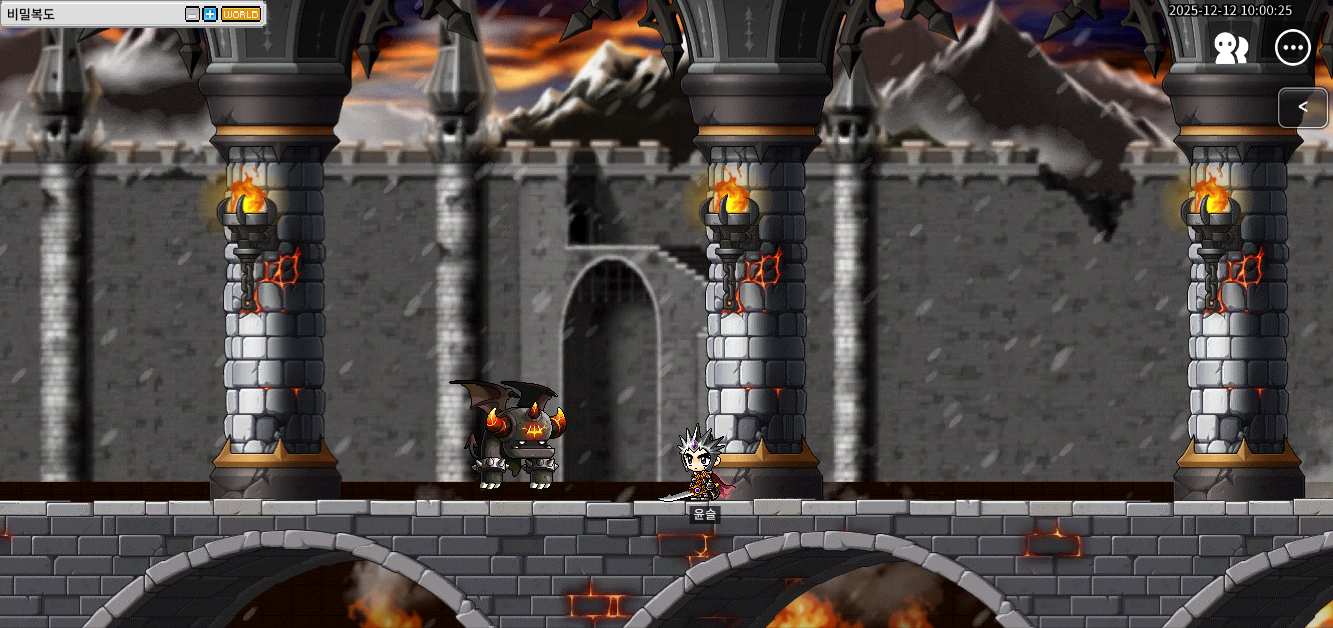This screenshot has width=1333, height=628.
Task: Expand the minimap with the blue plus button
Action: pyautogui.click(x=210, y=14)
